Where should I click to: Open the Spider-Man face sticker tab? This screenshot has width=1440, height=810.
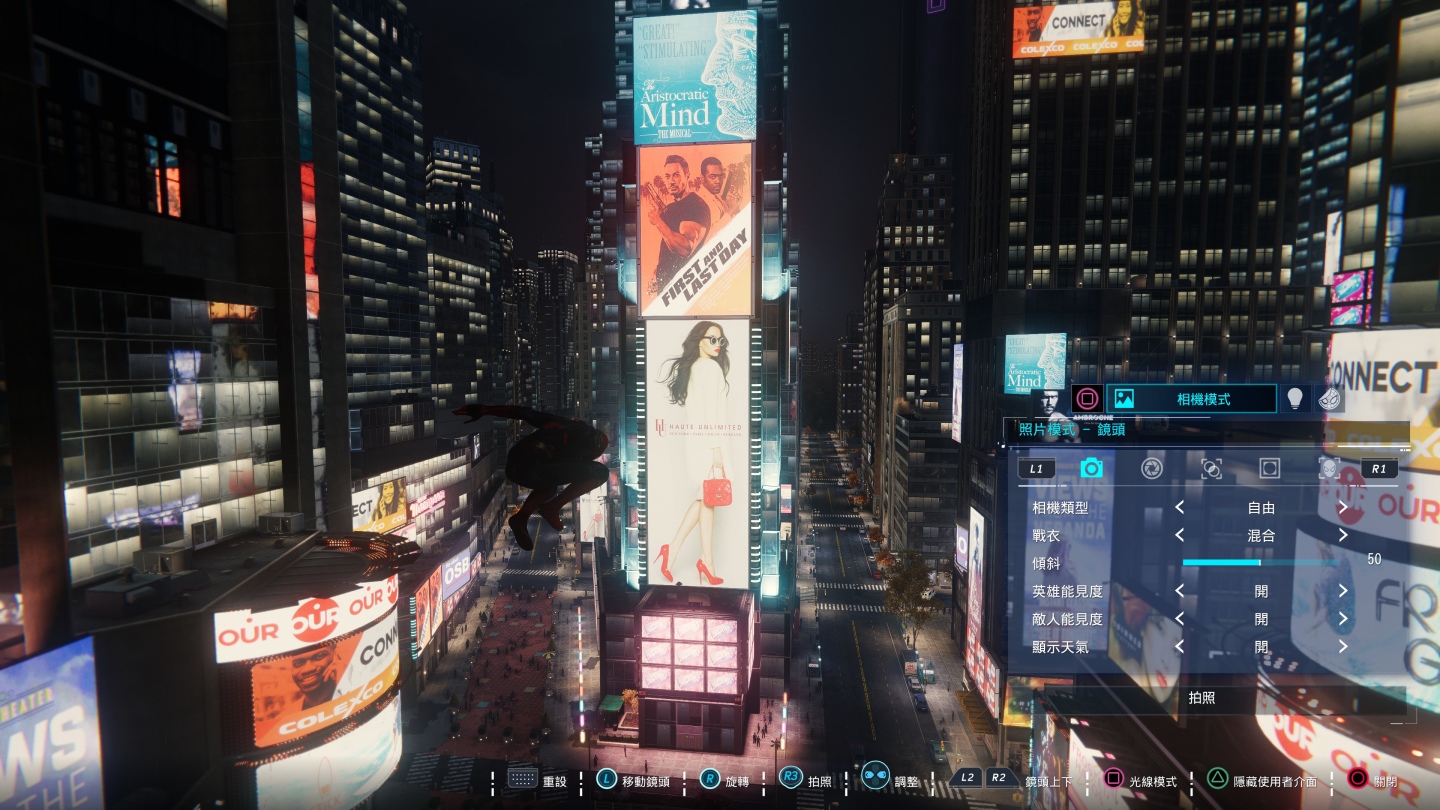(x=1328, y=468)
